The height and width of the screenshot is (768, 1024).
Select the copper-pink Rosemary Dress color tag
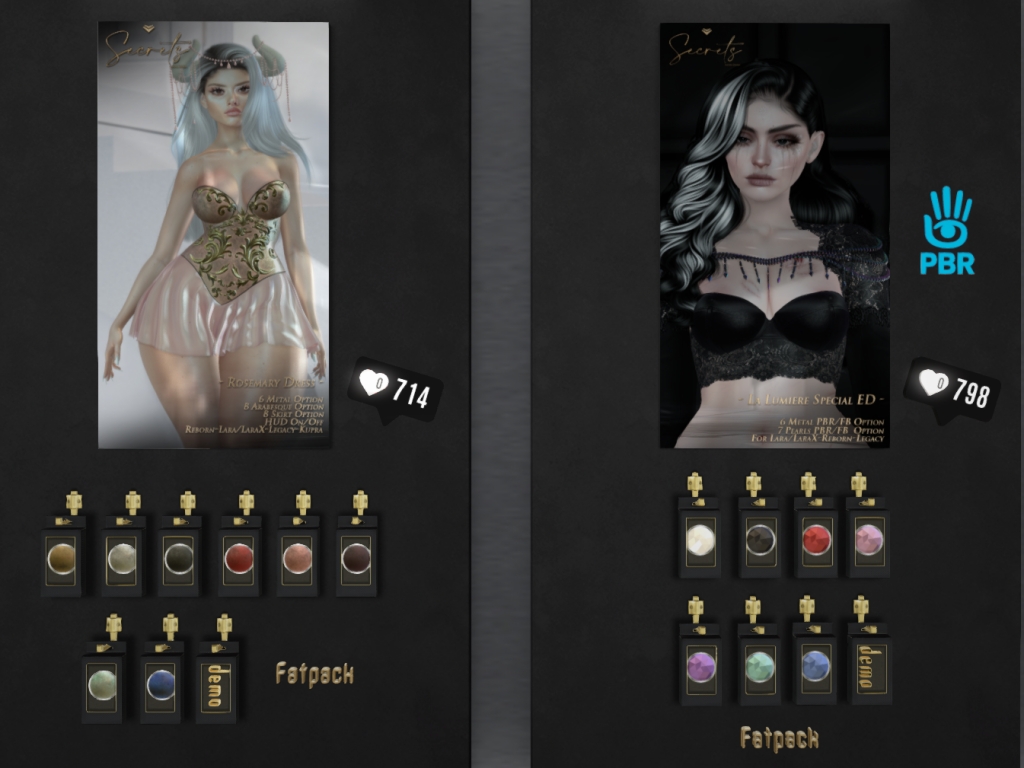[297, 555]
